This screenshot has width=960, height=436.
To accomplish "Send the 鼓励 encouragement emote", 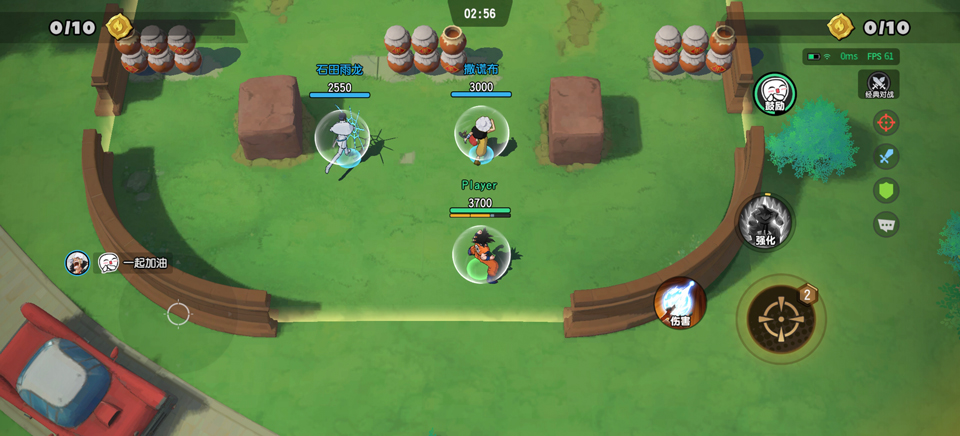I will coord(775,94).
